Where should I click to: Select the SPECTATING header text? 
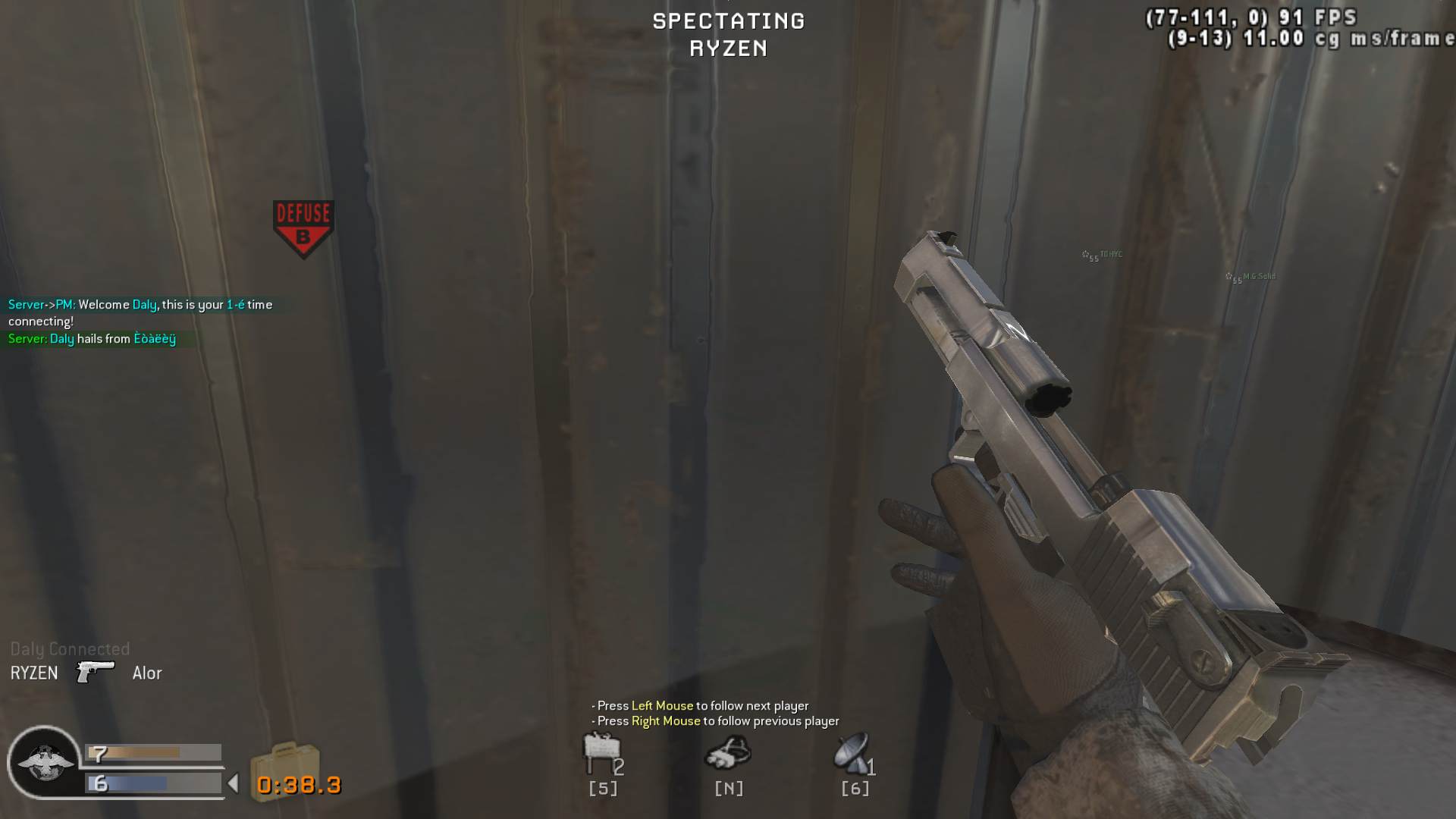[727, 20]
